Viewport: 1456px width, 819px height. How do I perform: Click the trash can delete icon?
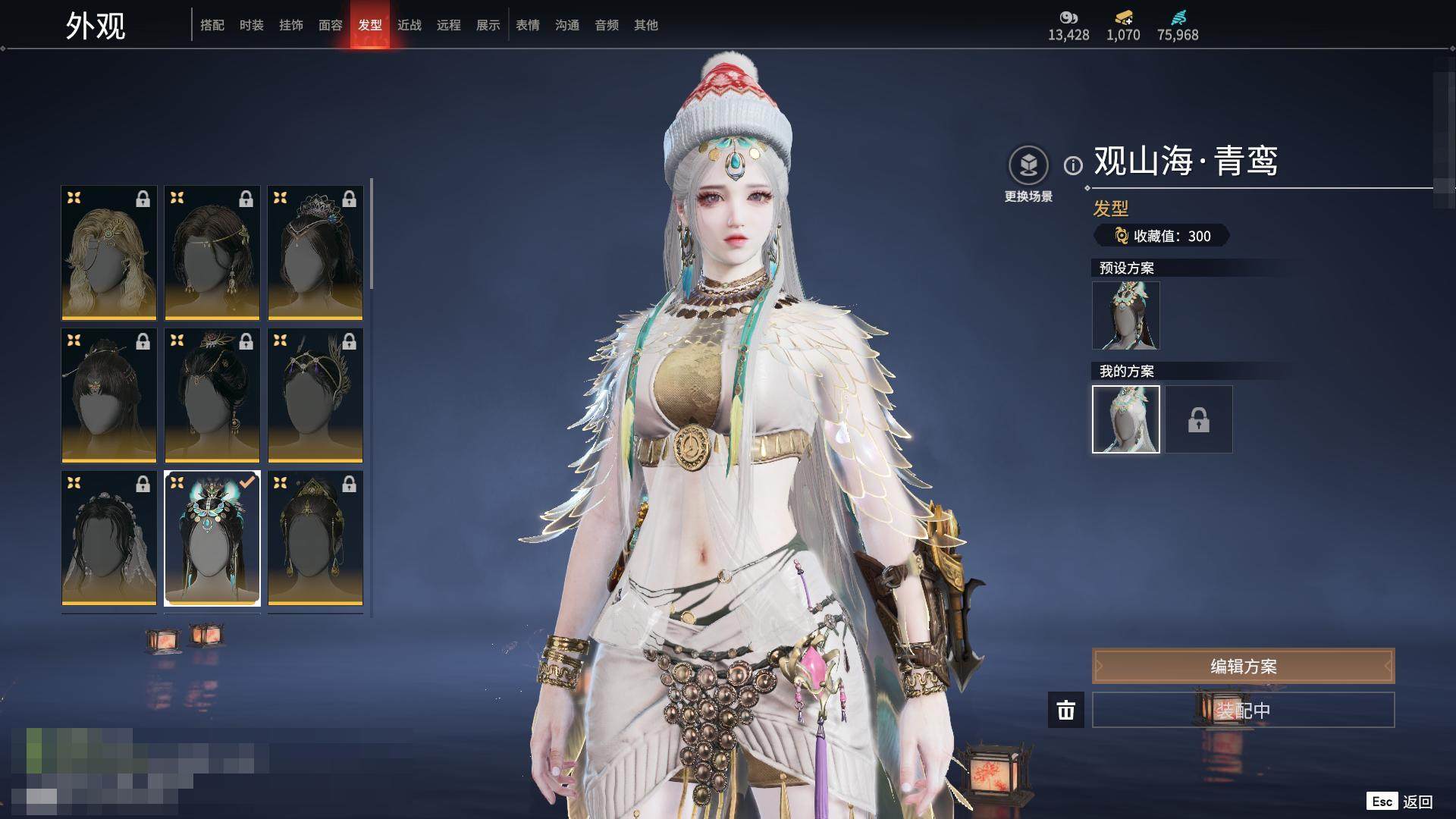tap(1066, 710)
